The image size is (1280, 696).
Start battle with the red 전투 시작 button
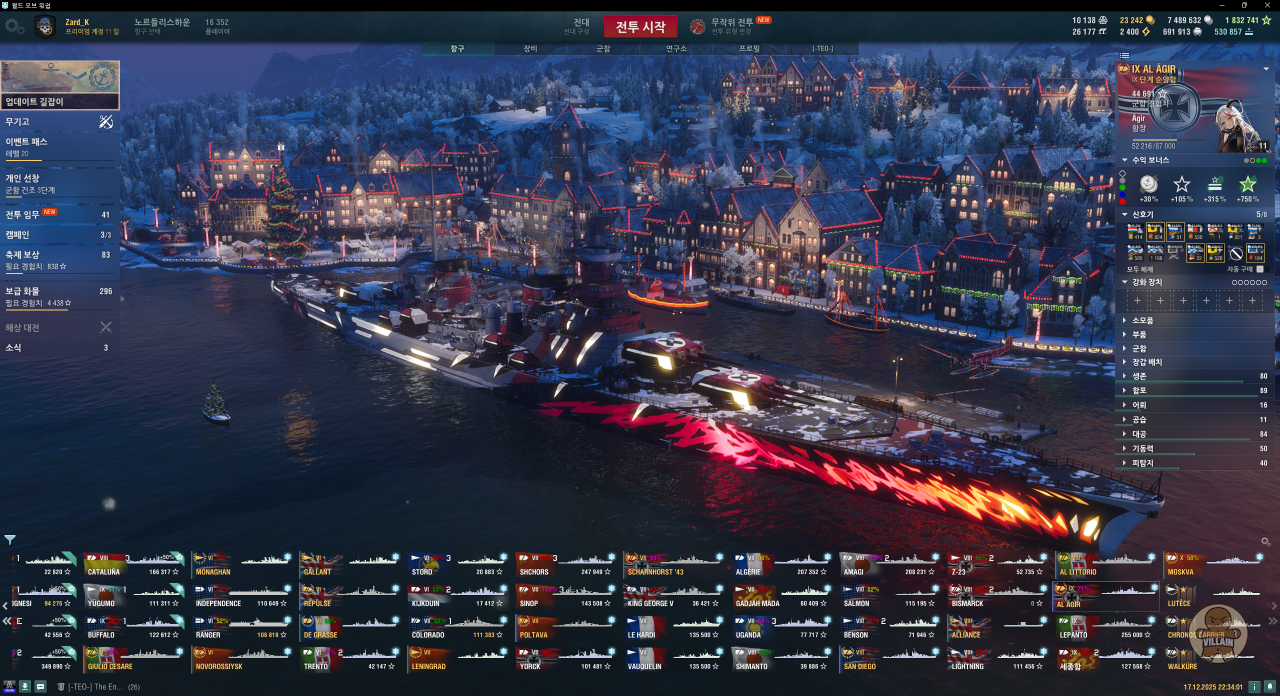pyautogui.click(x=640, y=26)
